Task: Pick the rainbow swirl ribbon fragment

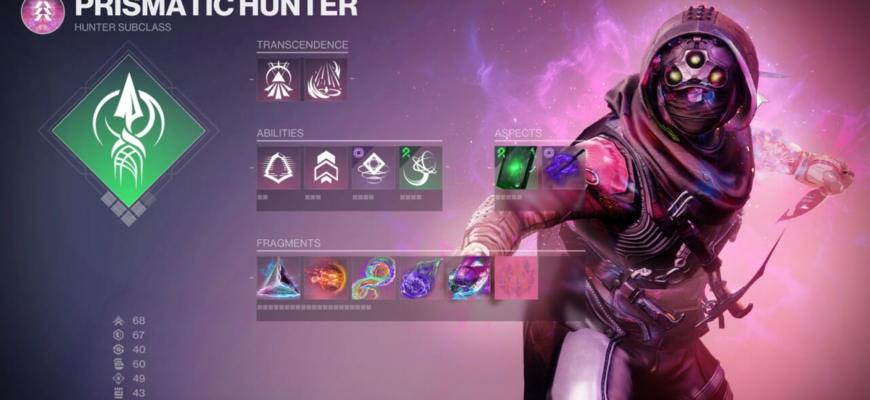Action: (372, 278)
